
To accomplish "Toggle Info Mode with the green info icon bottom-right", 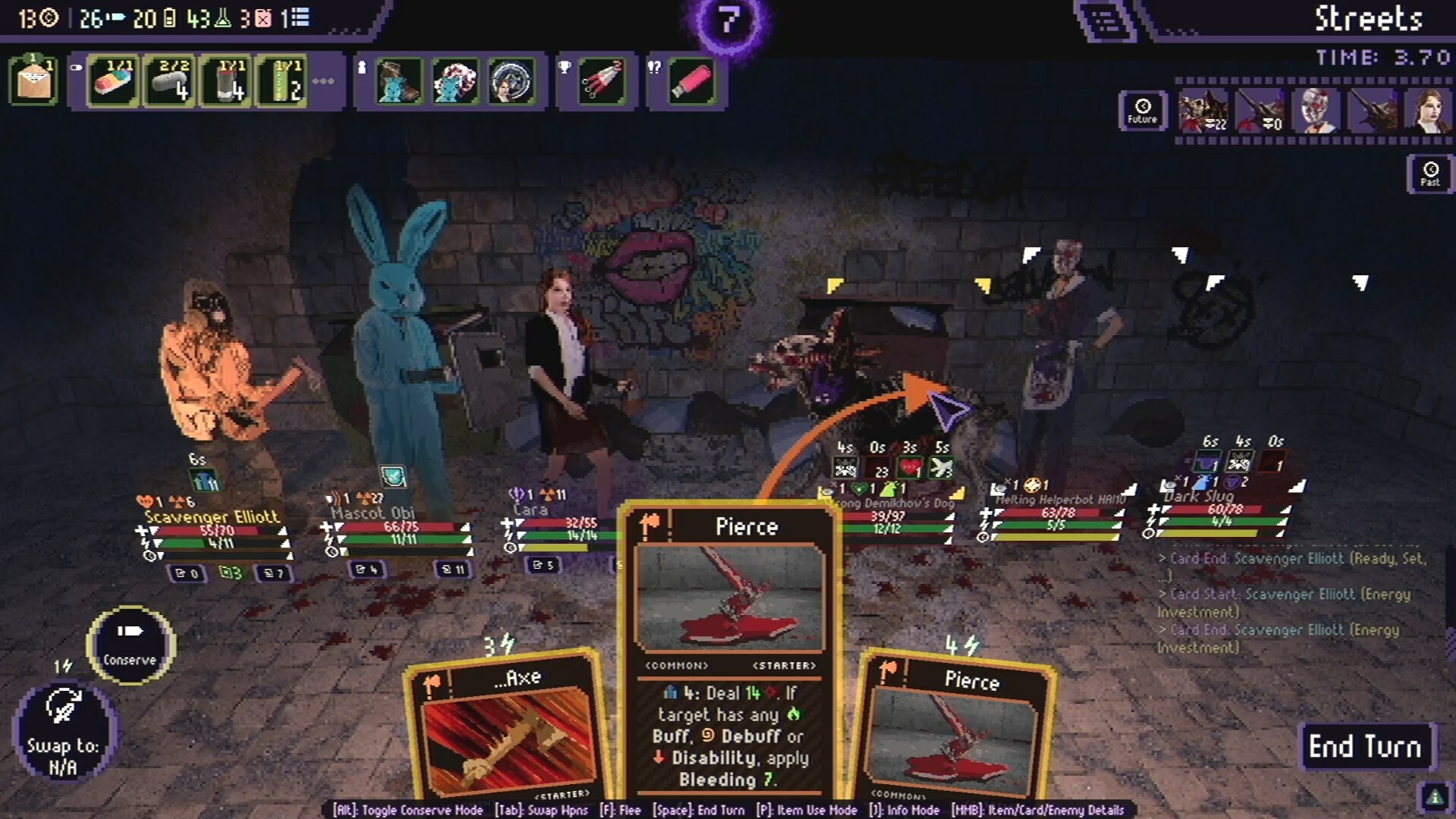I will point(1433,795).
